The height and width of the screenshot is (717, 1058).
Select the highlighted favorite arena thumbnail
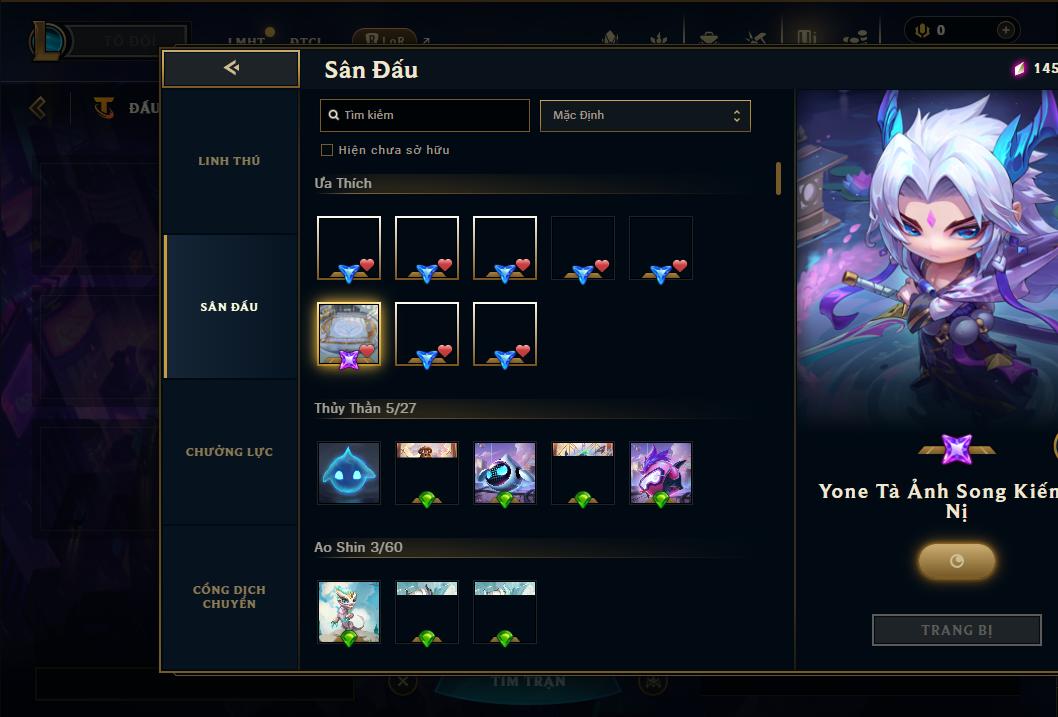349,334
